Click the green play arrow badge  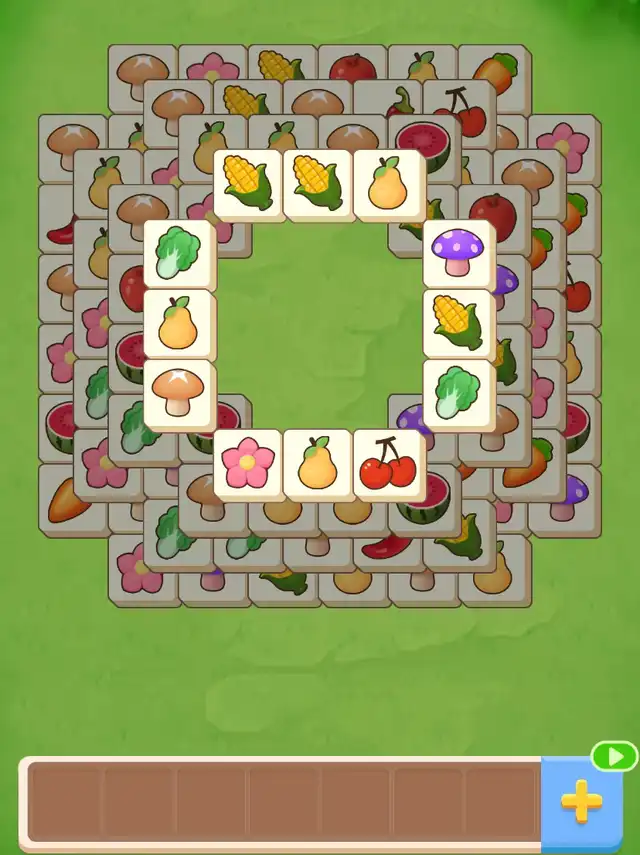(x=614, y=756)
